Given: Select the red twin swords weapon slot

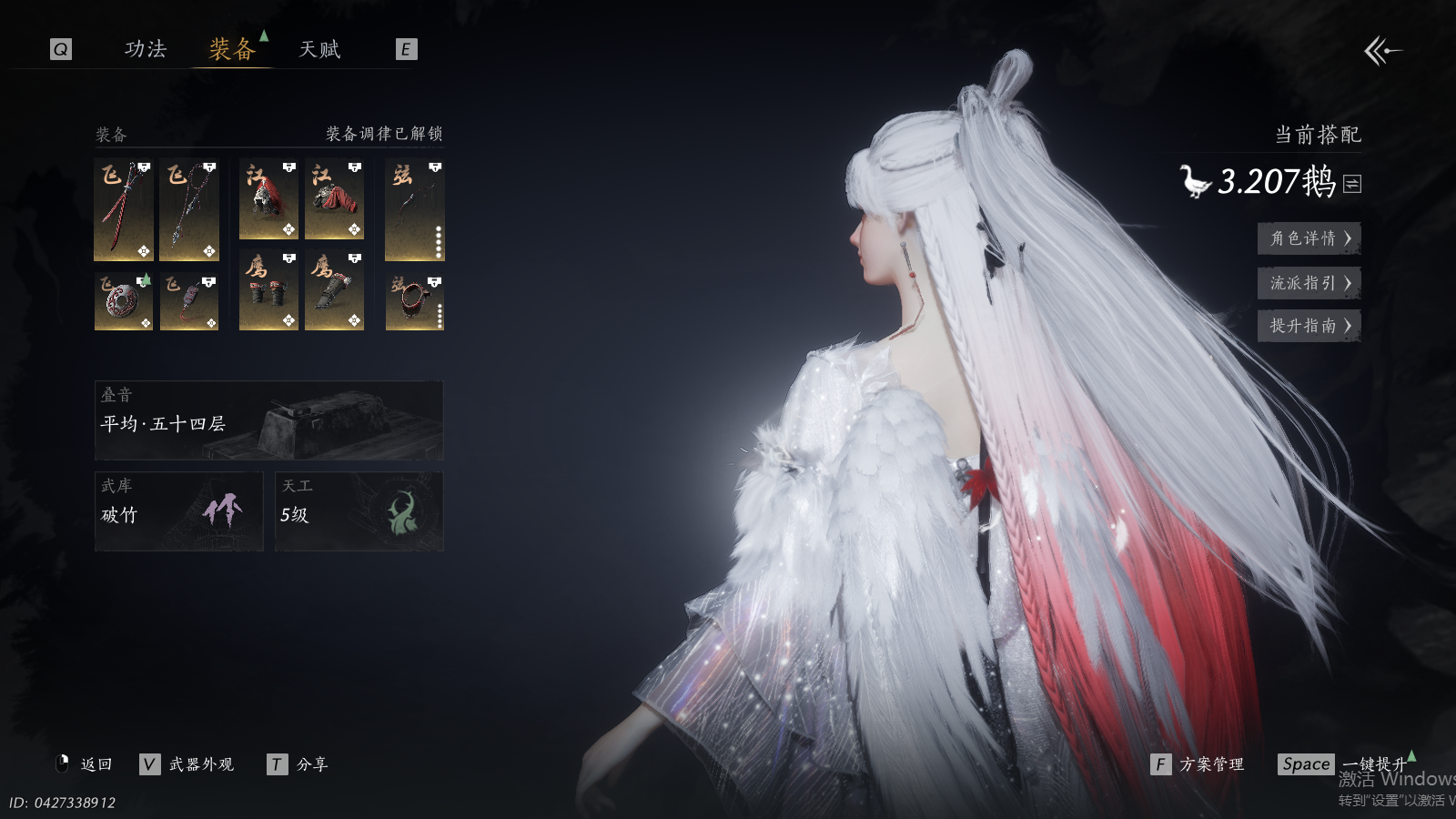Looking at the screenshot, I should (124, 209).
